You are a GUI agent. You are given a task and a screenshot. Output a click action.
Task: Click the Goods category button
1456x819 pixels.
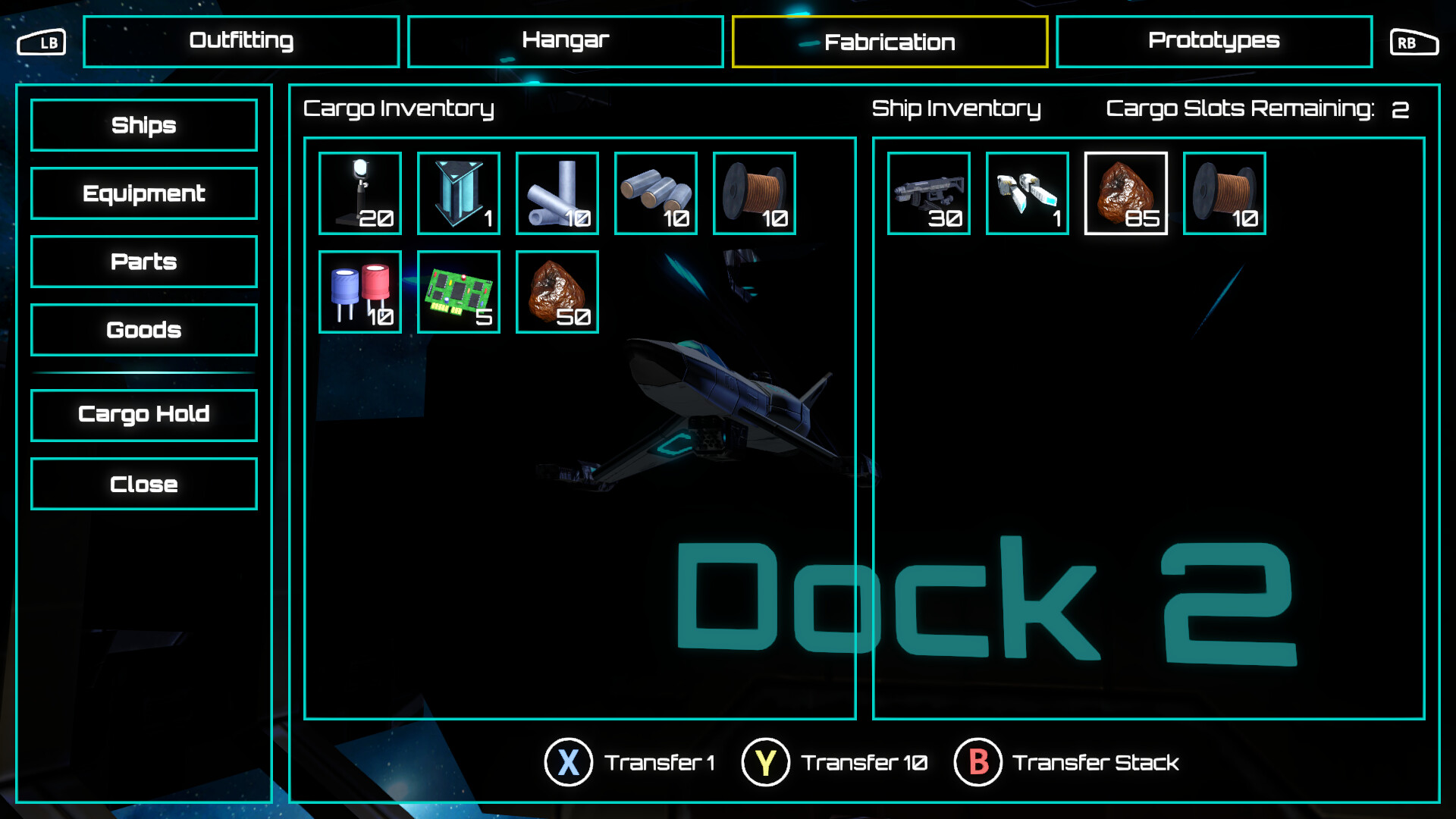click(143, 330)
